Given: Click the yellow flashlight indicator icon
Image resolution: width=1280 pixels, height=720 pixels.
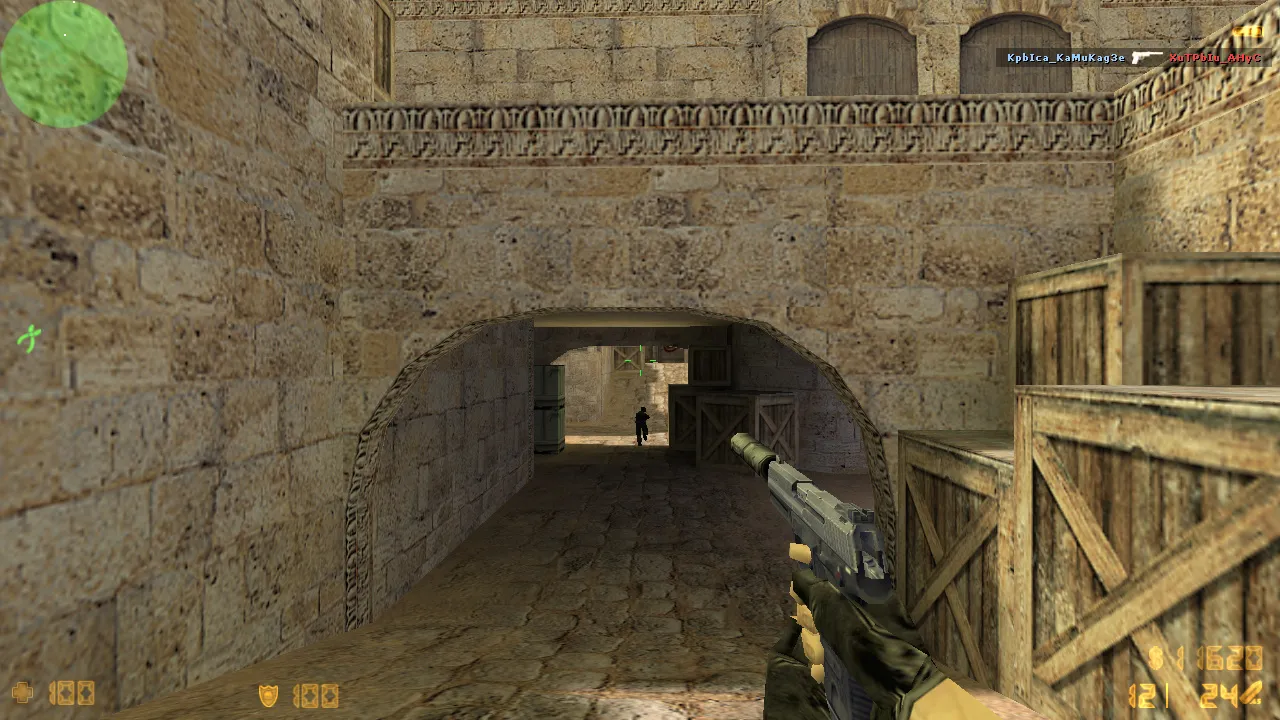Looking at the screenshot, I should [x=1246, y=32].
